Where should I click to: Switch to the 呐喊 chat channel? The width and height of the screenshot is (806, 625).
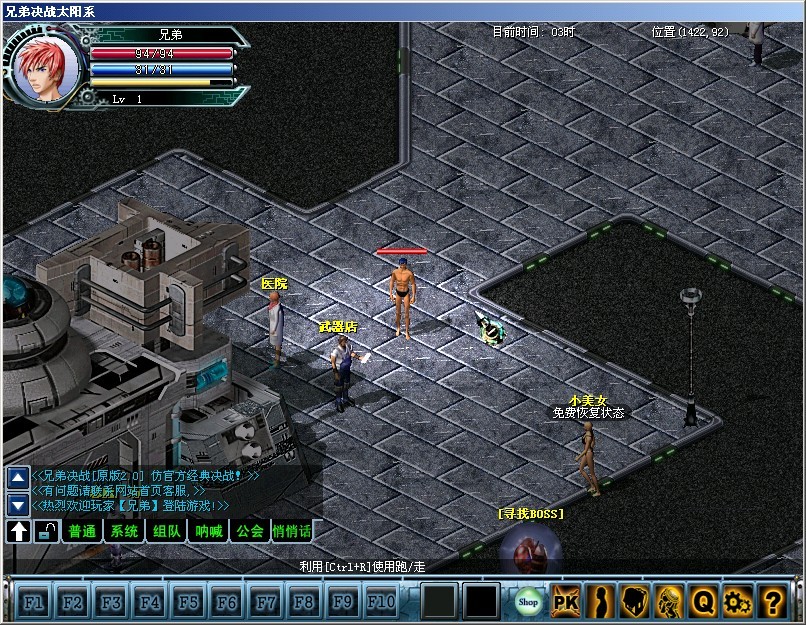tap(208, 531)
